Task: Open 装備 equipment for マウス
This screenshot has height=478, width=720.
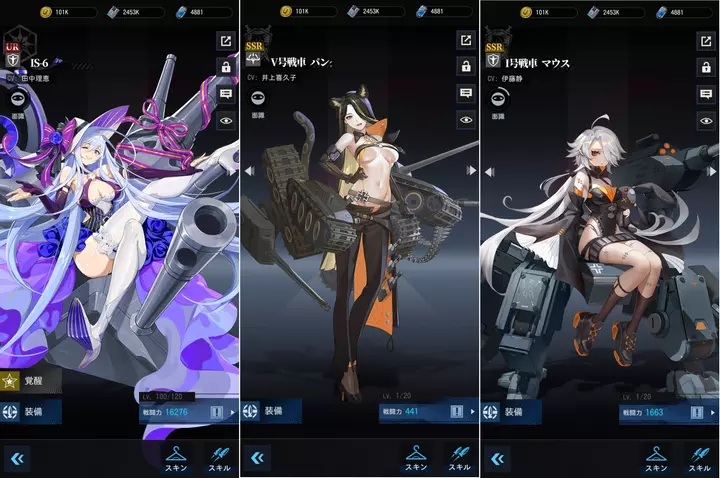Action: tap(512, 411)
